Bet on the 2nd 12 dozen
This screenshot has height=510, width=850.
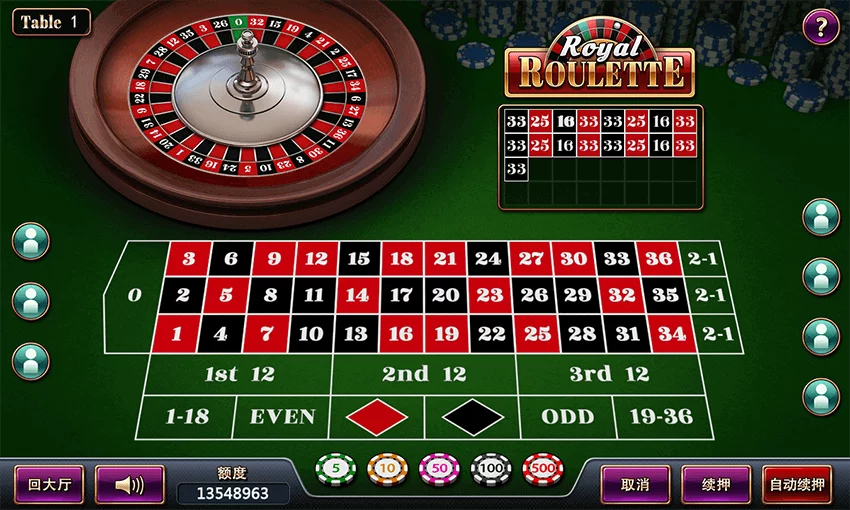tap(424, 374)
